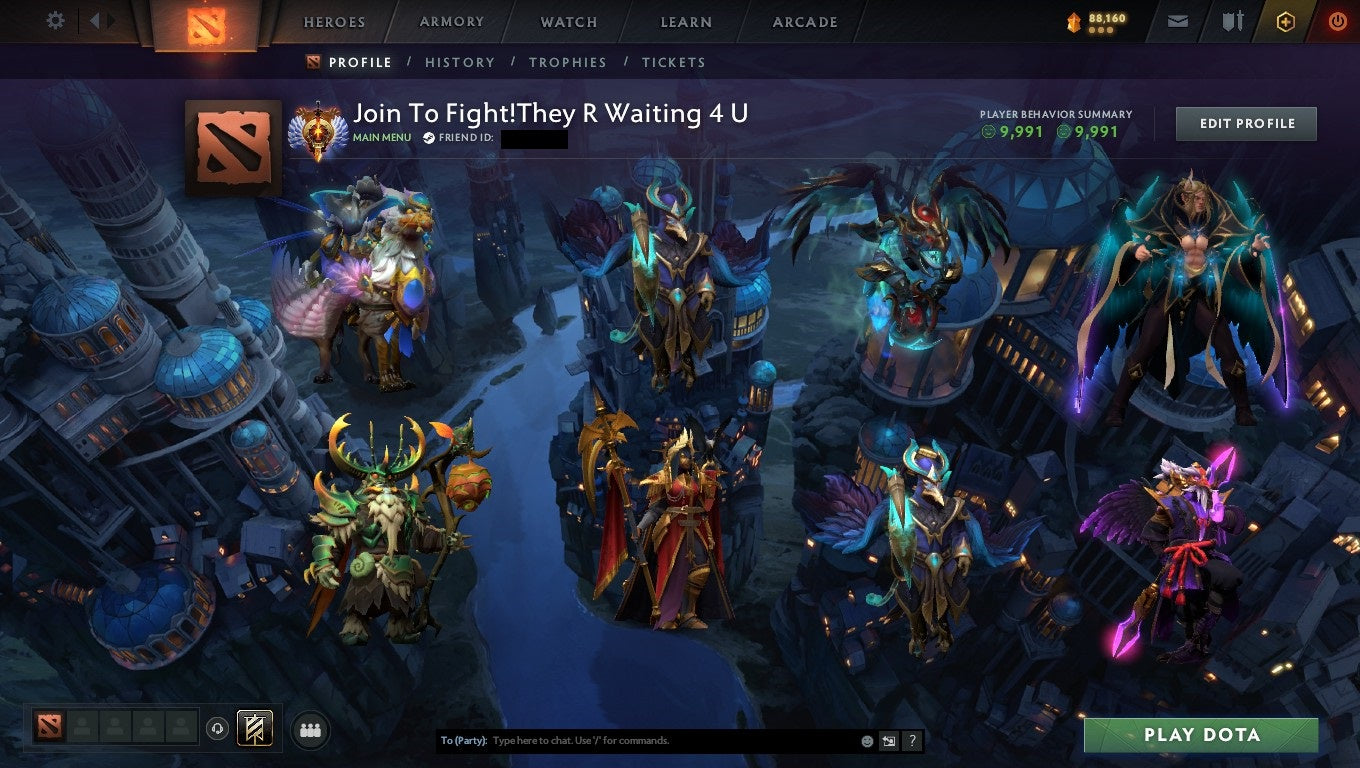The height and width of the screenshot is (768, 1360).
Task: Open the emoticon picker beside the chat box
Action: tap(864, 740)
